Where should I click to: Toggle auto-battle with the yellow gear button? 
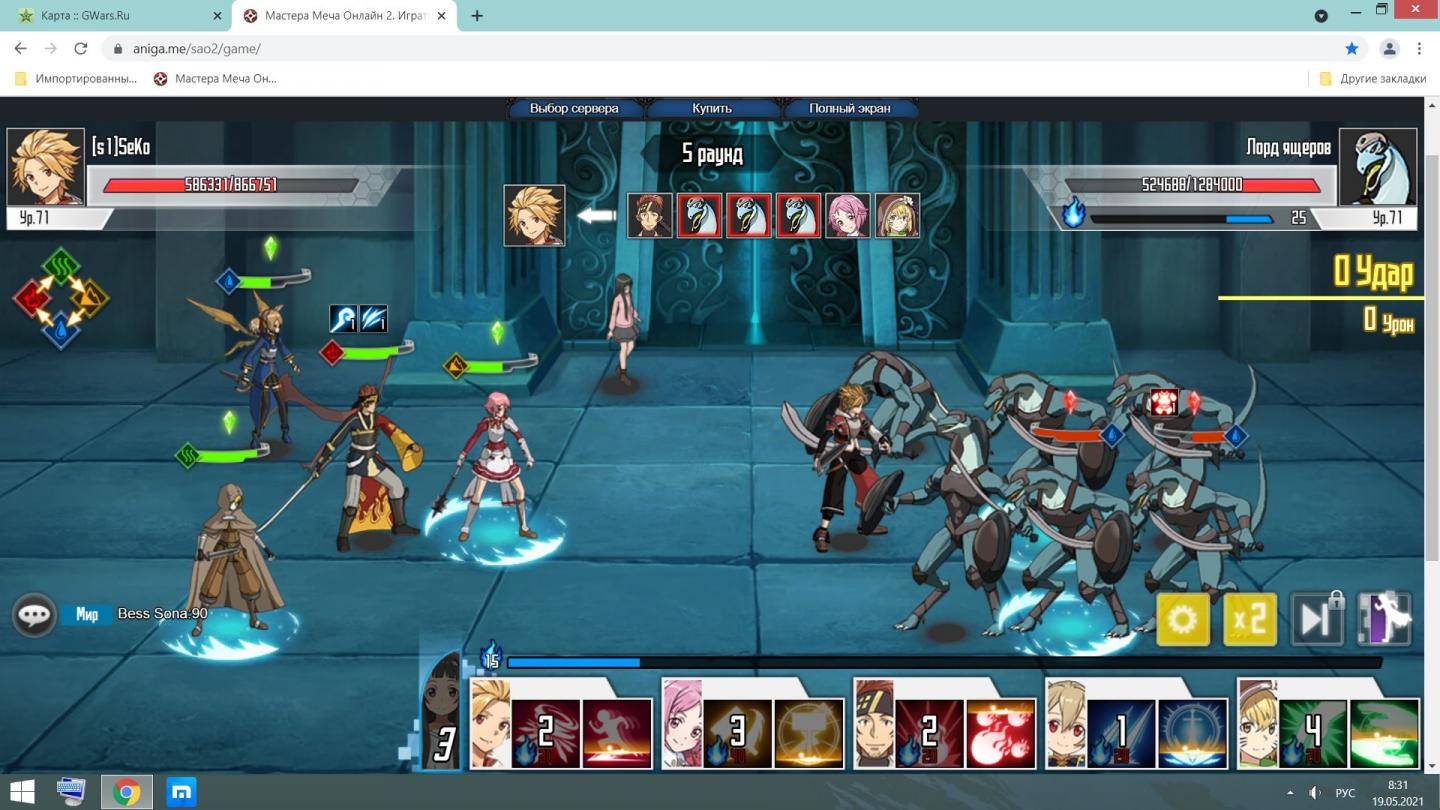pyautogui.click(x=1182, y=620)
